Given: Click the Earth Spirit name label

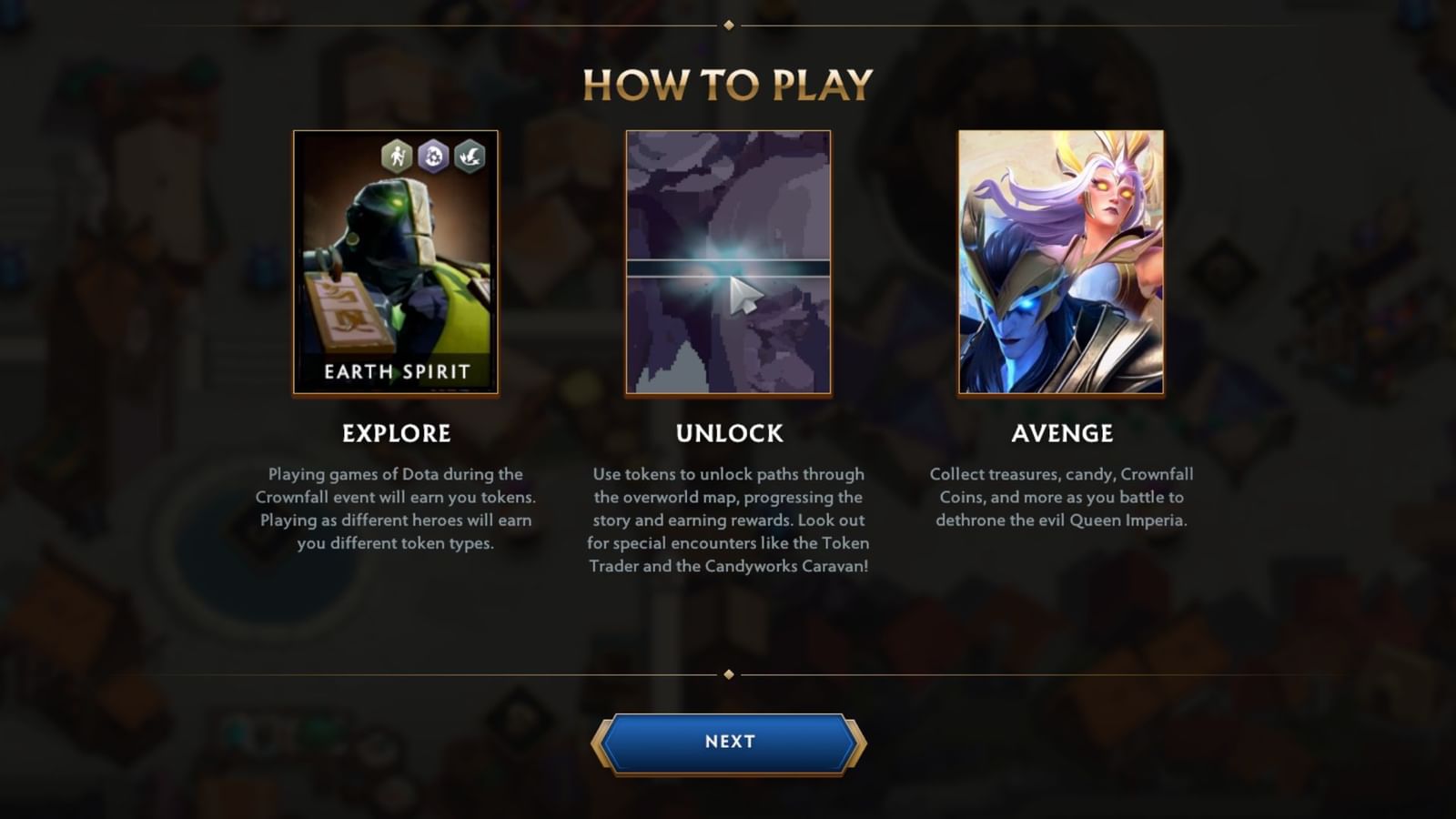Looking at the screenshot, I should [x=396, y=371].
